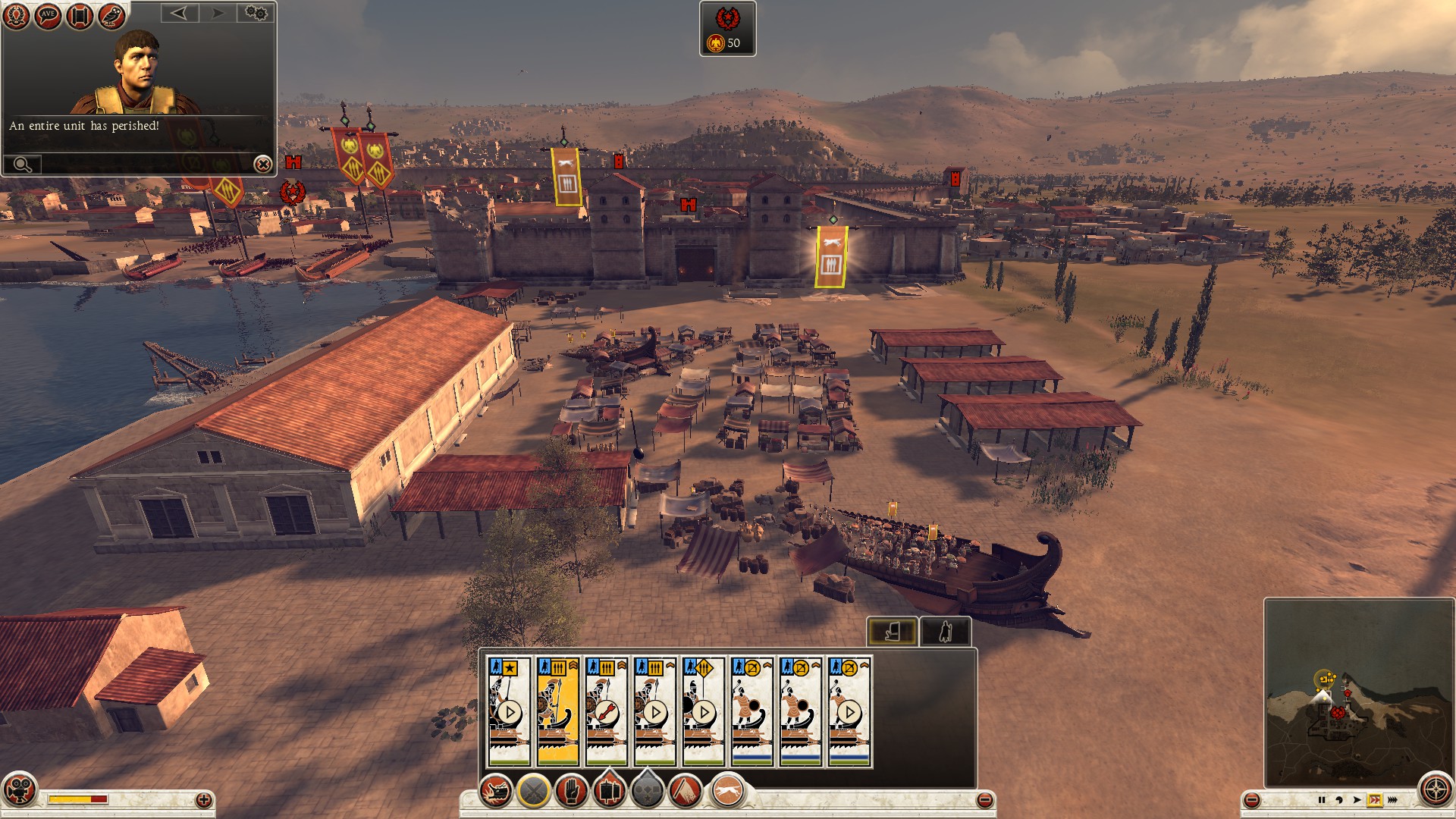
Task: Close the advisor message panel
Action: 262,164
